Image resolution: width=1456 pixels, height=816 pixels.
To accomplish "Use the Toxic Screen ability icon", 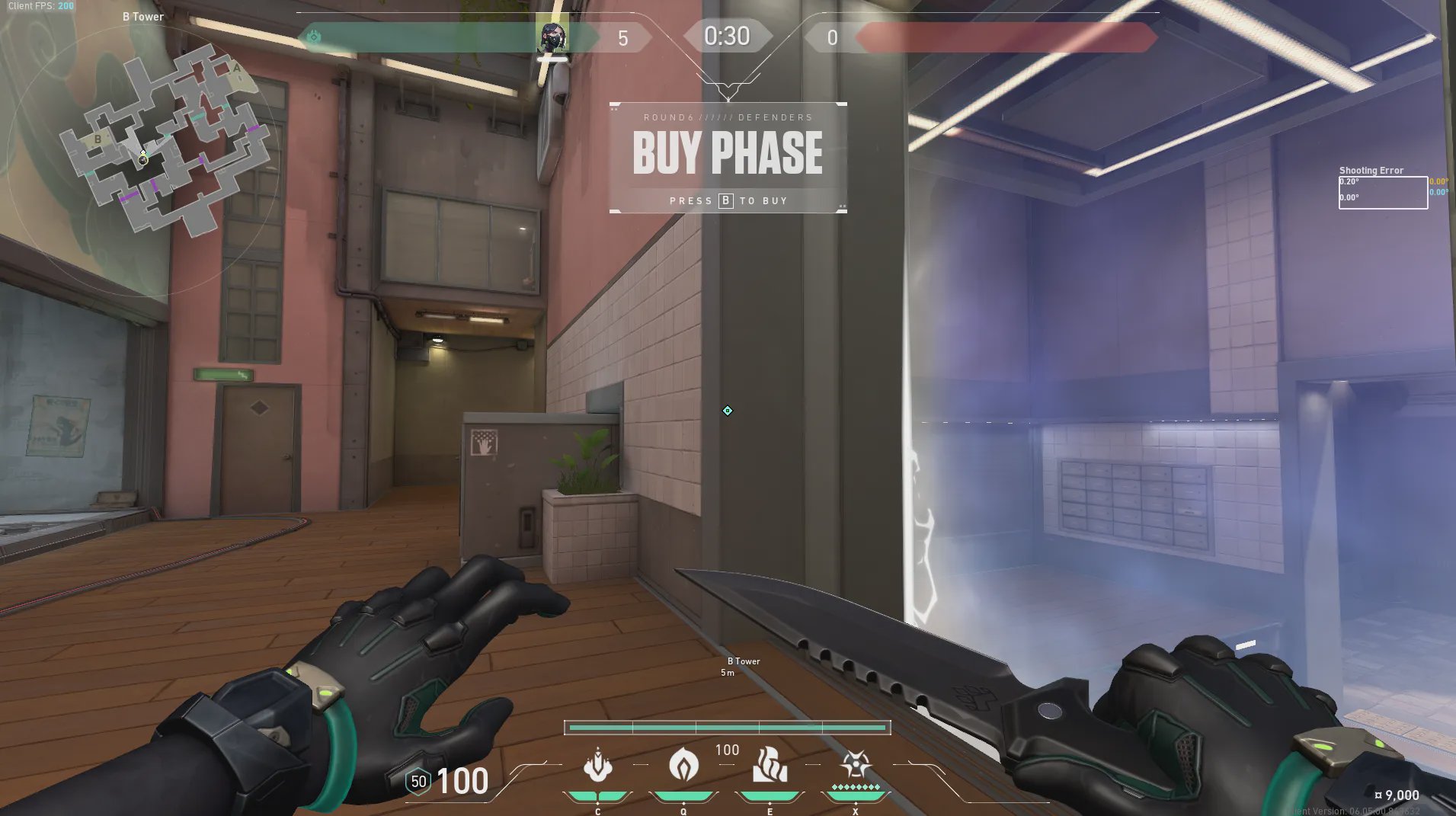I will pyautogui.click(x=770, y=766).
